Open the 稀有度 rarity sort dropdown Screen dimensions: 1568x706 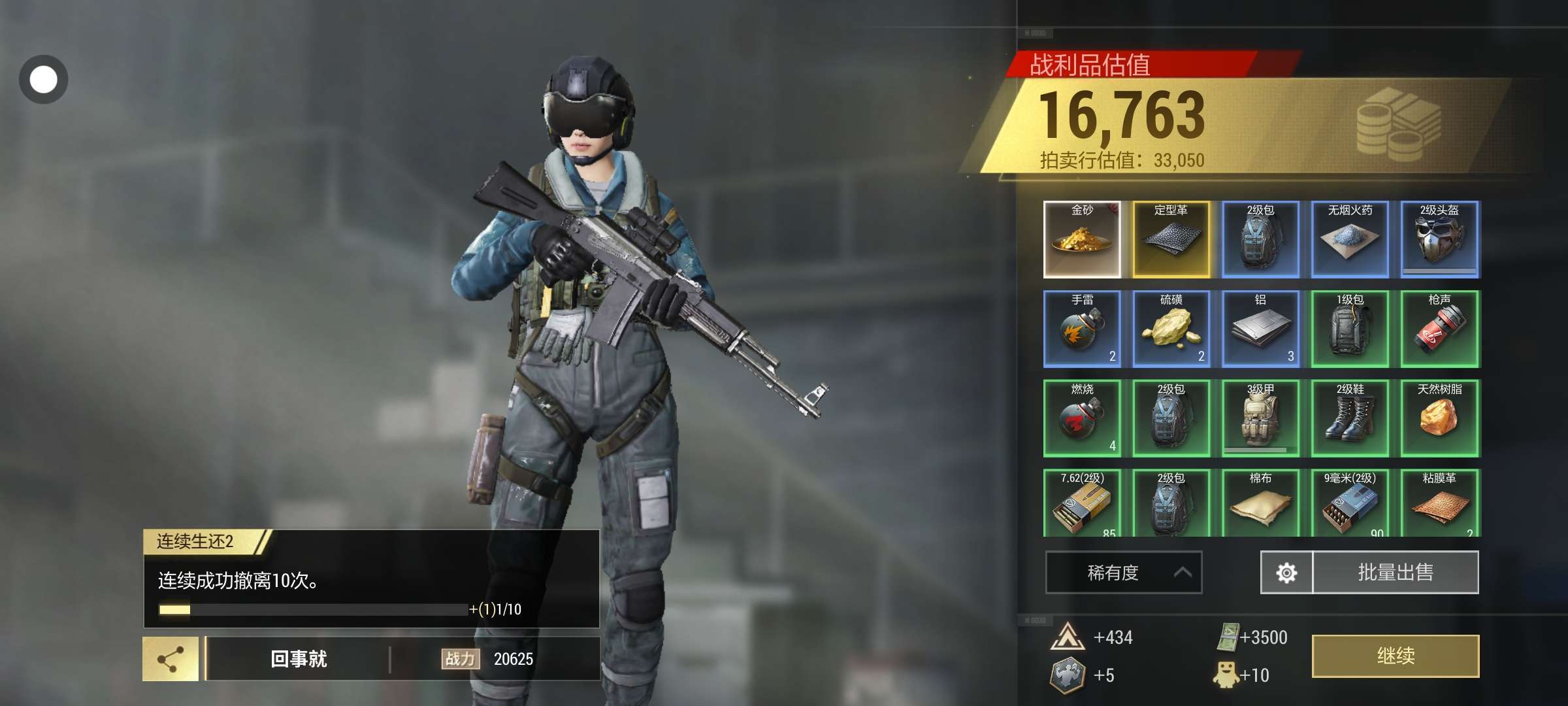click(x=1123, y=573)
